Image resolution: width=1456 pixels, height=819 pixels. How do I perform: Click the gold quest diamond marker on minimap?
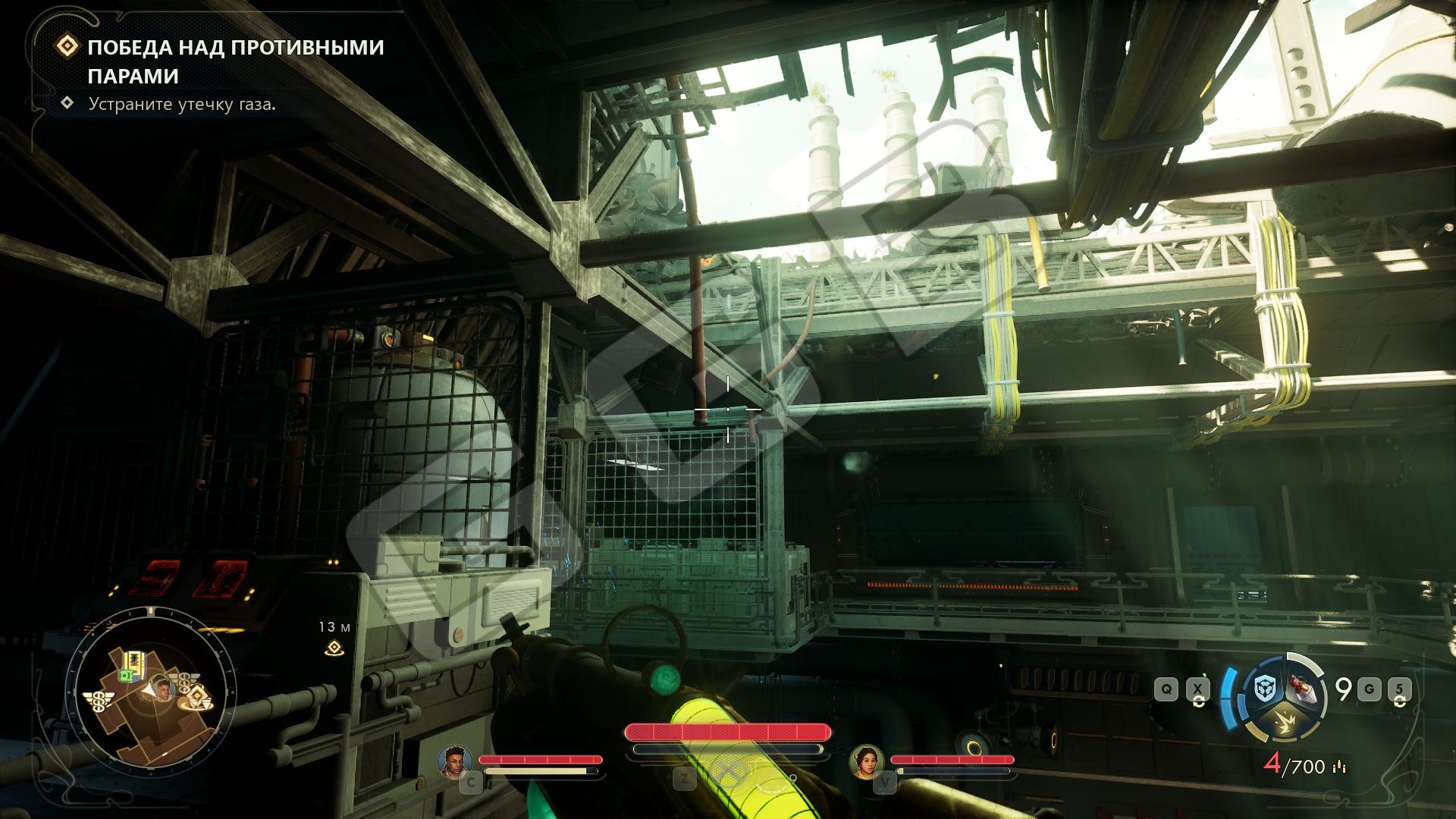197,696
